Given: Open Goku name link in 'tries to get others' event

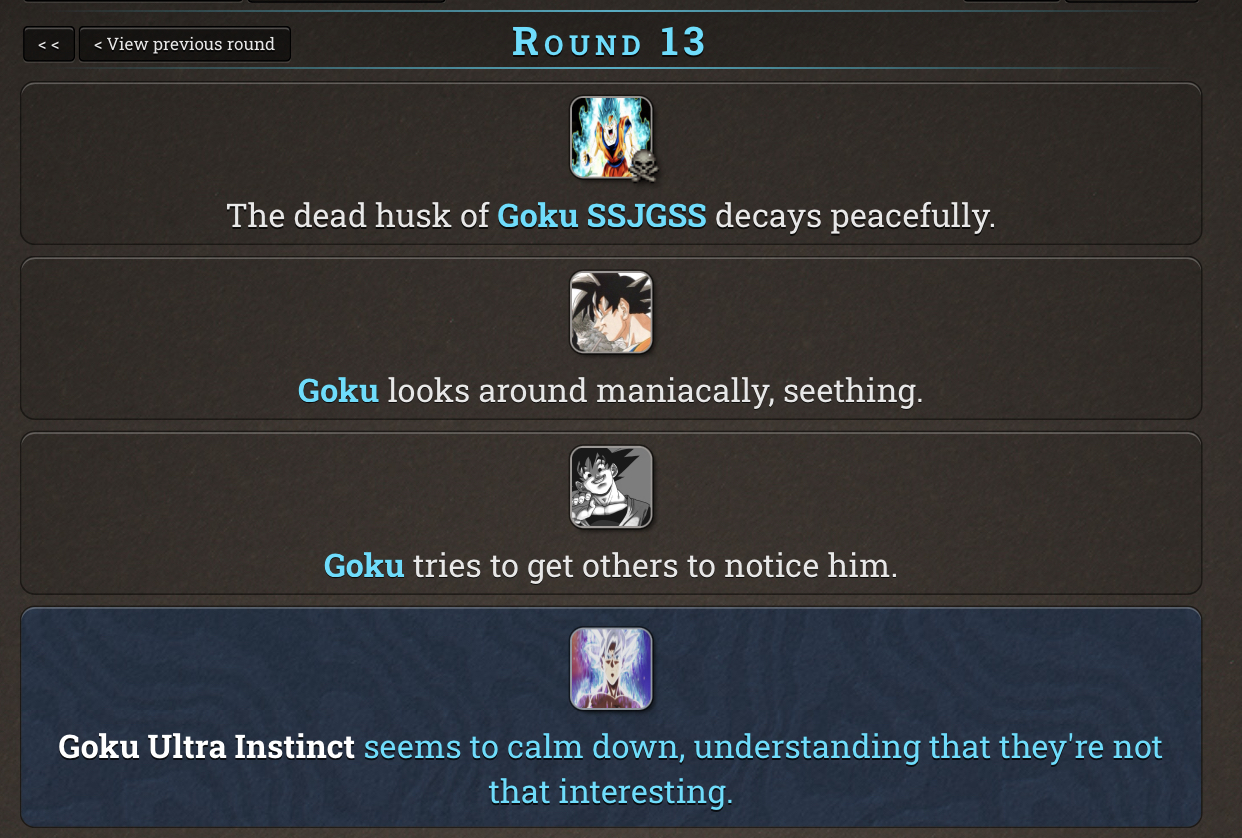Looking at the screenshot, I should (x=364, y=566).
